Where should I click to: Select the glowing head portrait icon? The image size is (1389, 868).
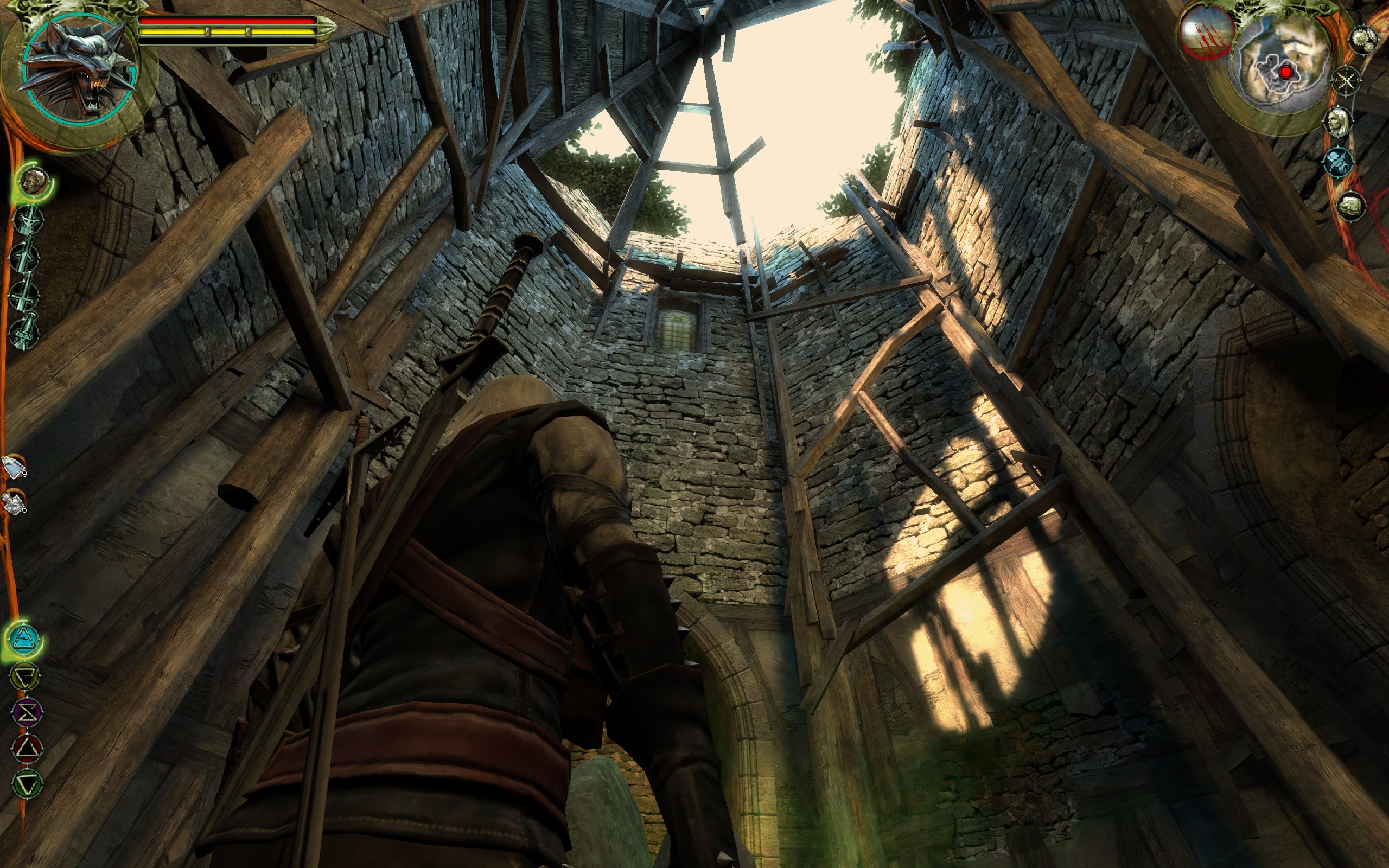34,182
